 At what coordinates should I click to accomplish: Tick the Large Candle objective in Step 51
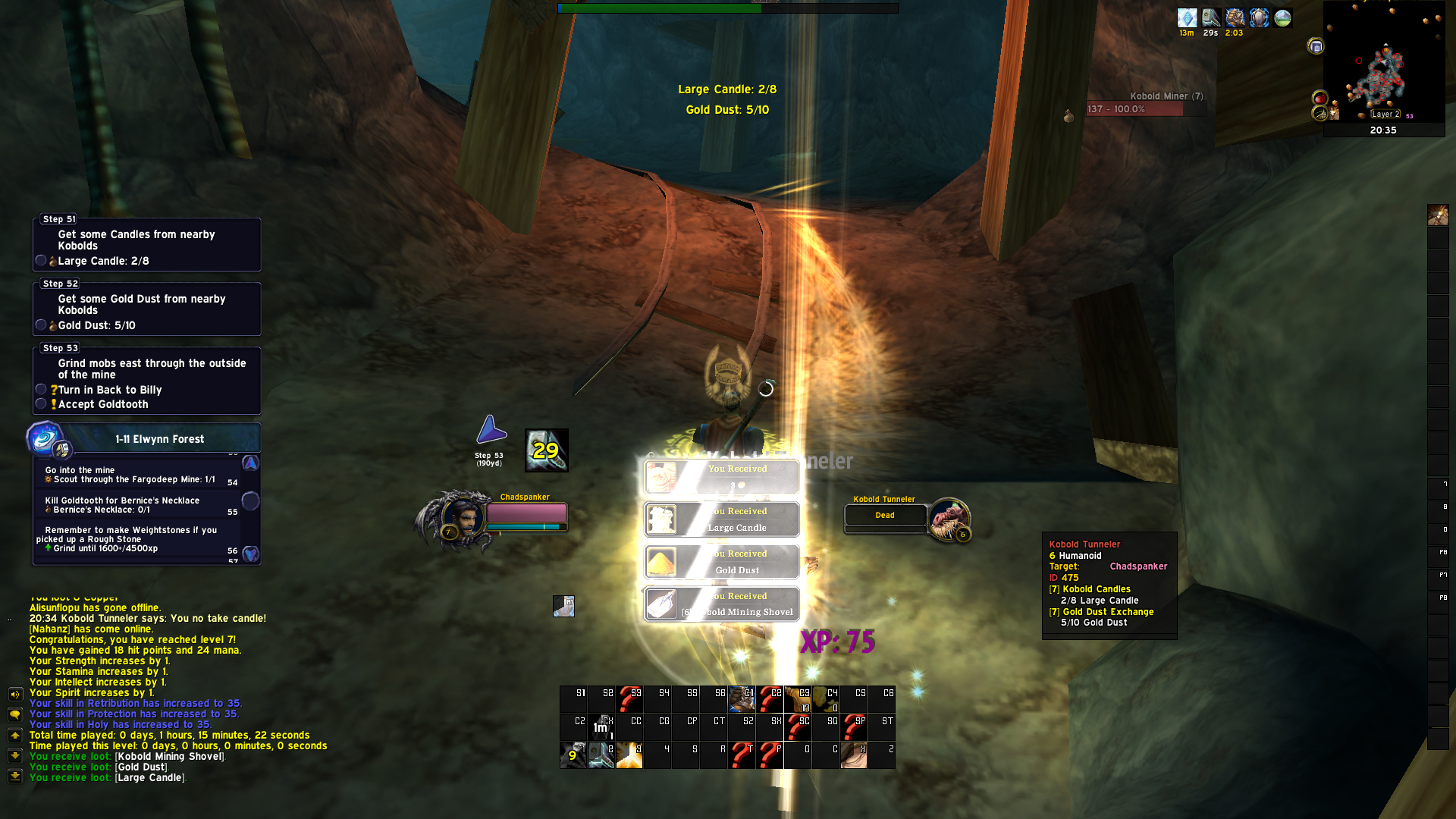41,260
